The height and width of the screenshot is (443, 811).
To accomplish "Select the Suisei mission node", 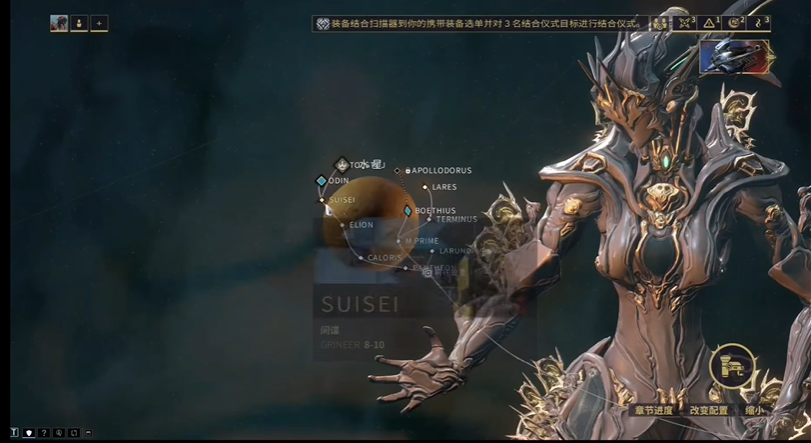I will click(x=323, y=200).
